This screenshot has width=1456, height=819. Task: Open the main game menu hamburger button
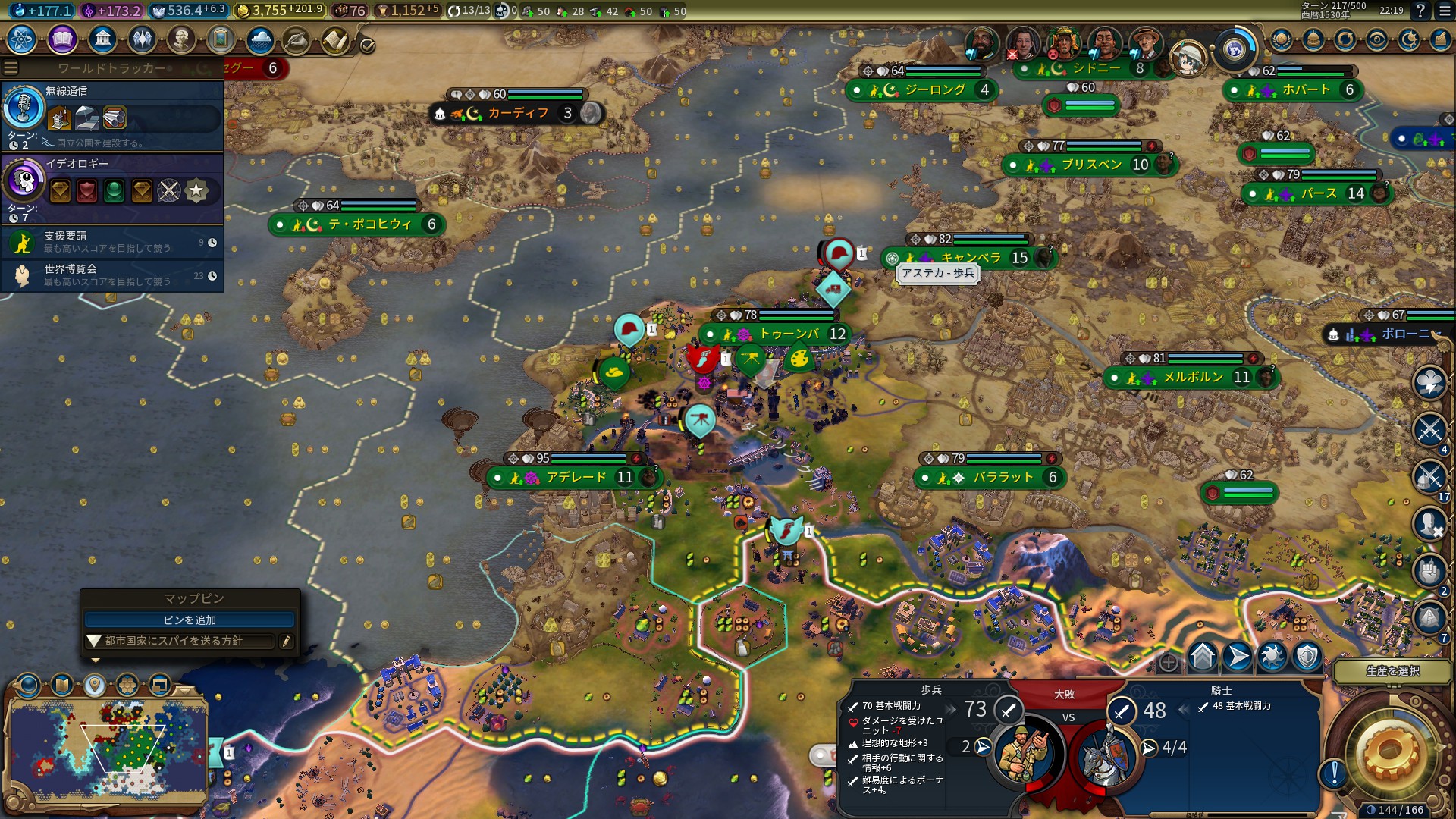[x=1444, y=11]
